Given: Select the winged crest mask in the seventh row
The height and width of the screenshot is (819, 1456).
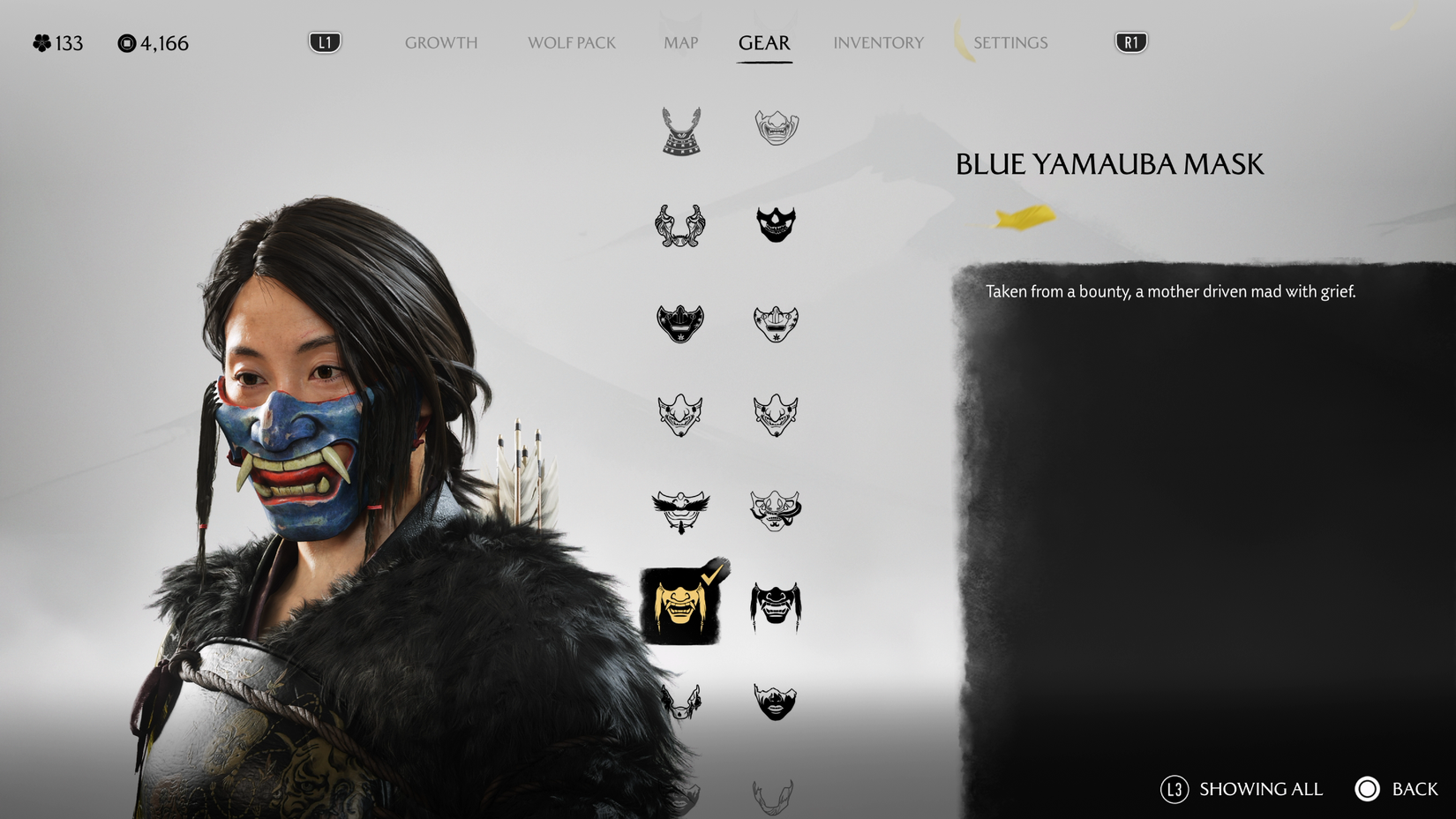Looking at the screenshot, I should pos(680,702).
